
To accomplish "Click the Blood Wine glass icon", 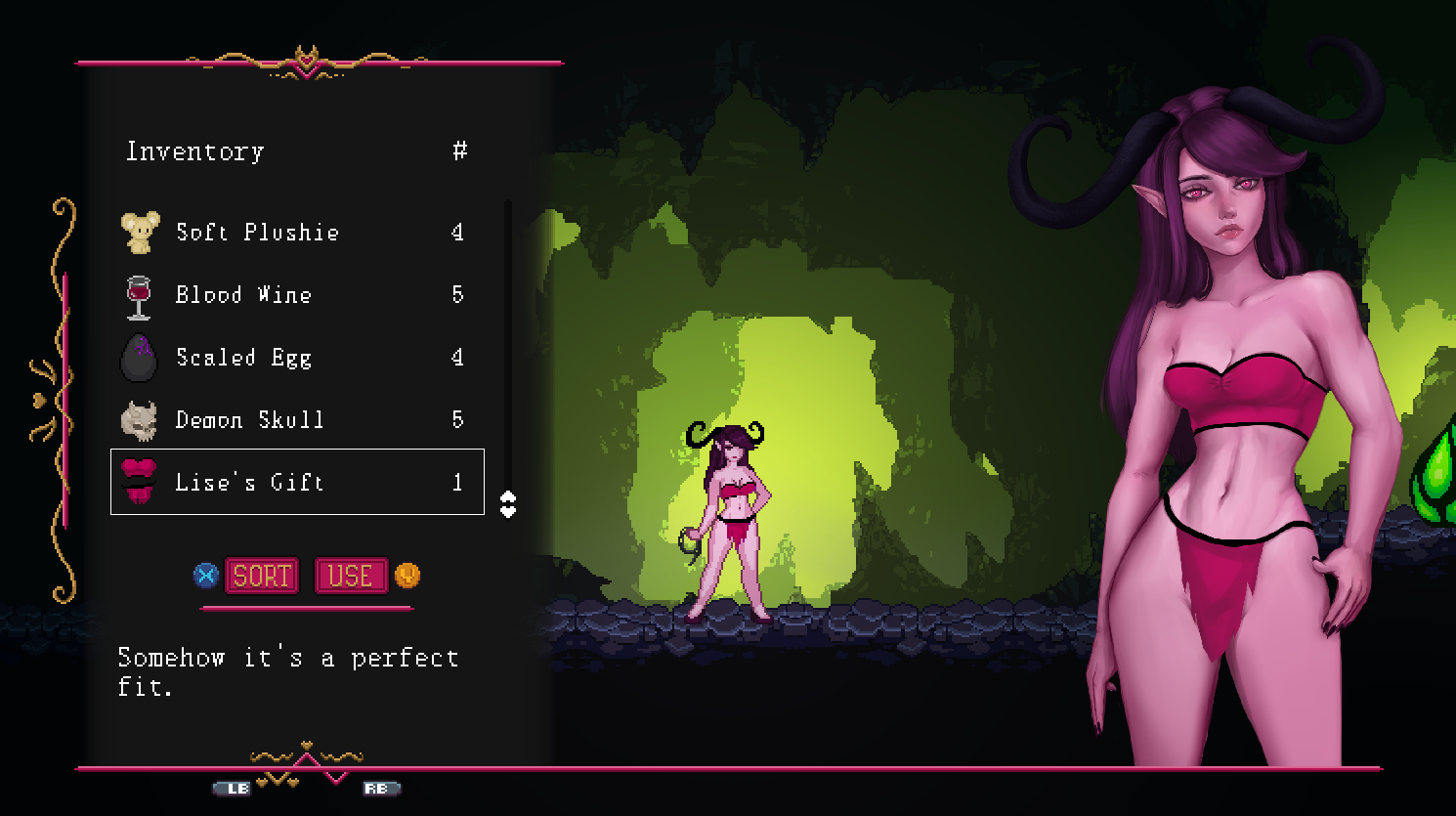I will point(140,294).
